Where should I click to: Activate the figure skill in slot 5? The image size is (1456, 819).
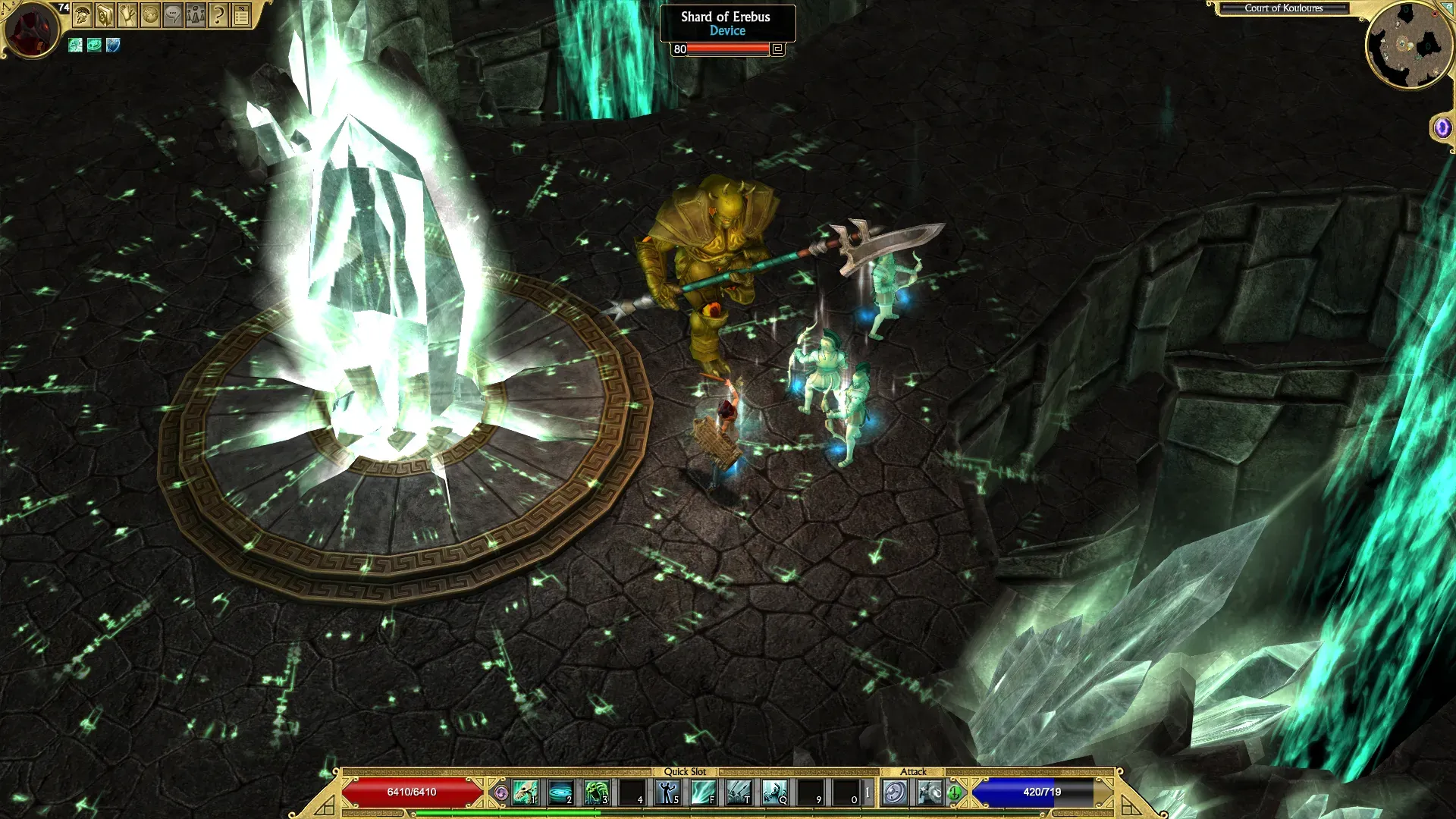[667, 793]
